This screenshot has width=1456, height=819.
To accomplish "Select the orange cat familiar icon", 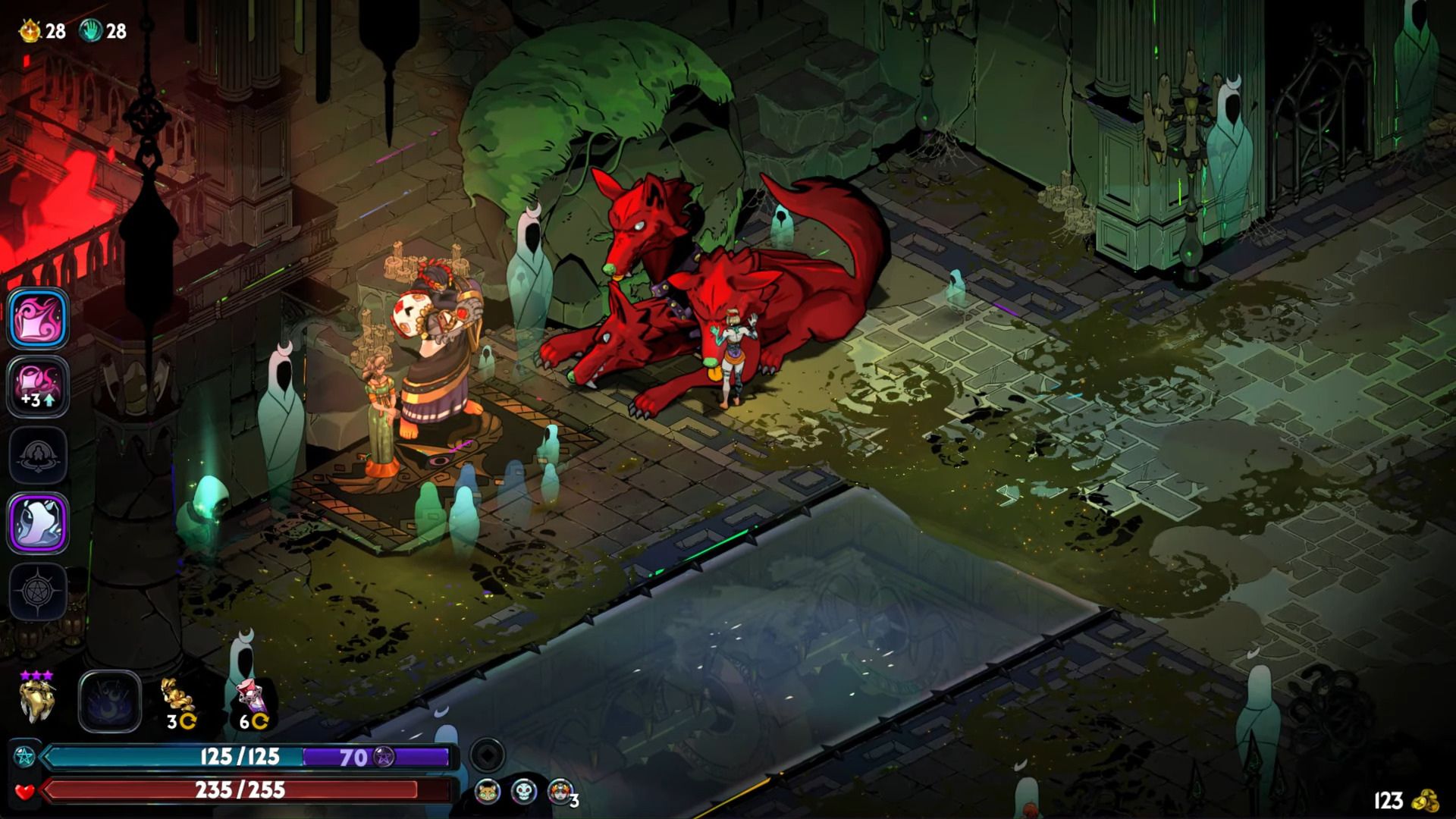I will tap(488, 792).
